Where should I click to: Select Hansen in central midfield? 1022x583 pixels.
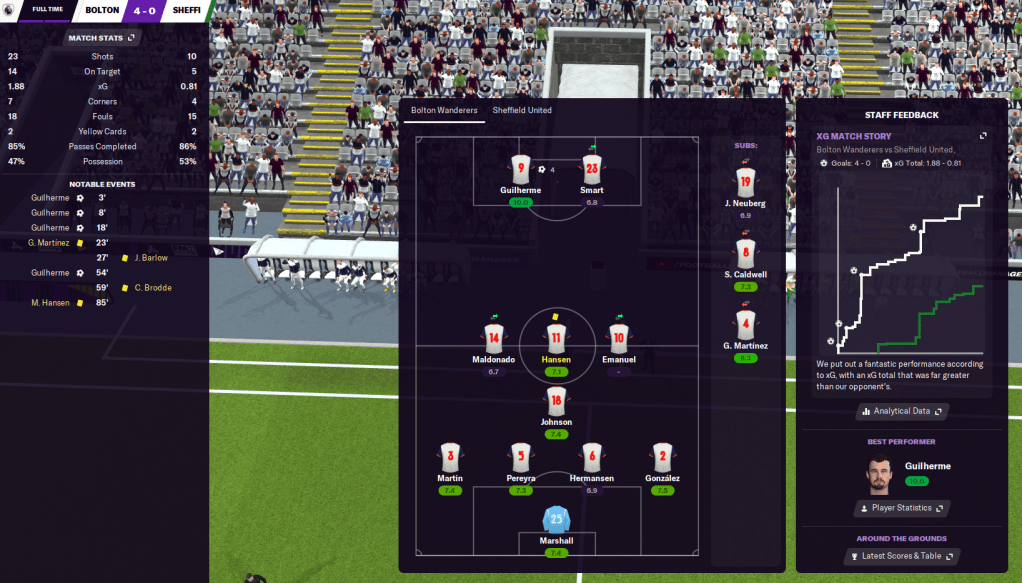556,340
